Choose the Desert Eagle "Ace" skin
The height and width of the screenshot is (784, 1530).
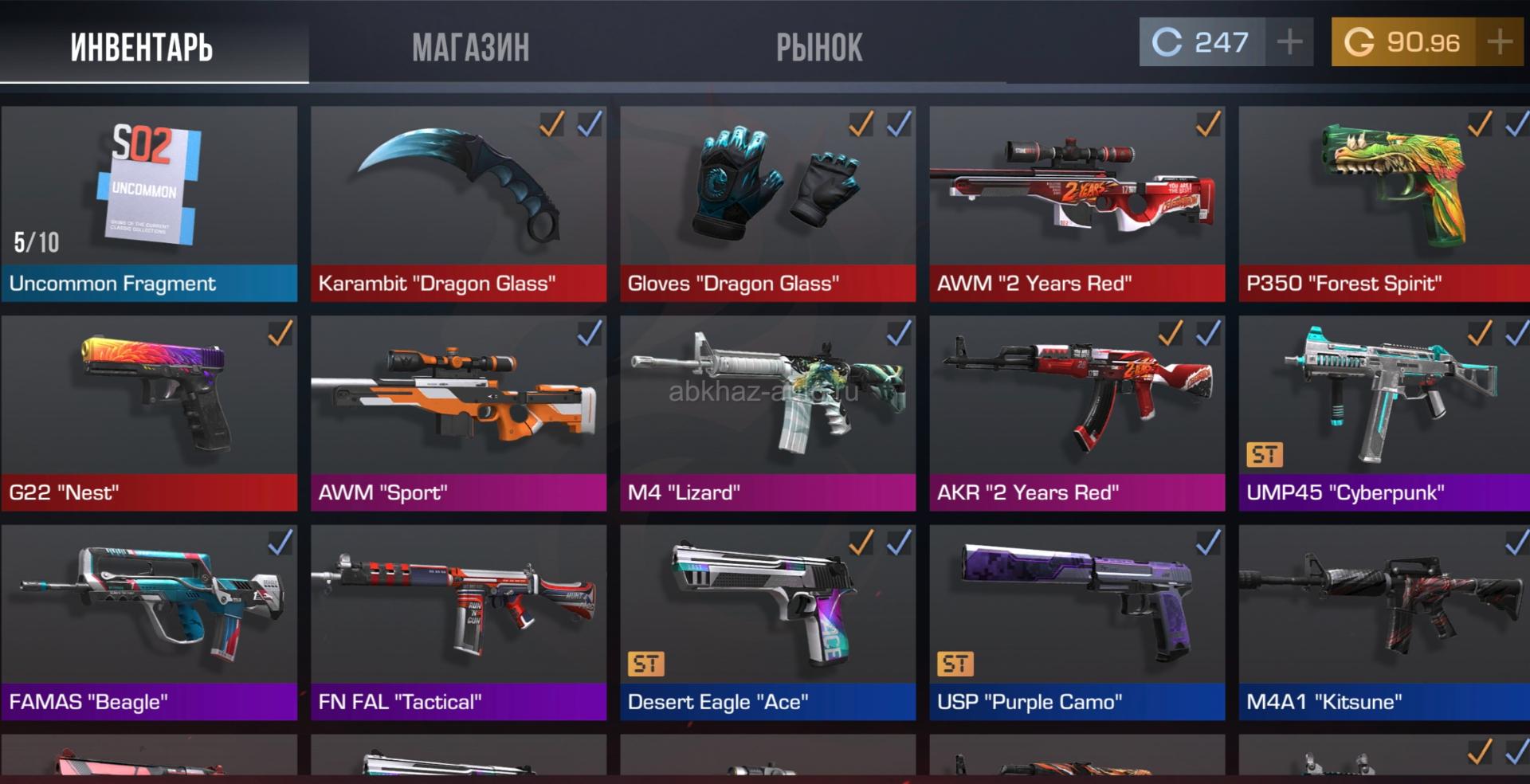(767, 622)
